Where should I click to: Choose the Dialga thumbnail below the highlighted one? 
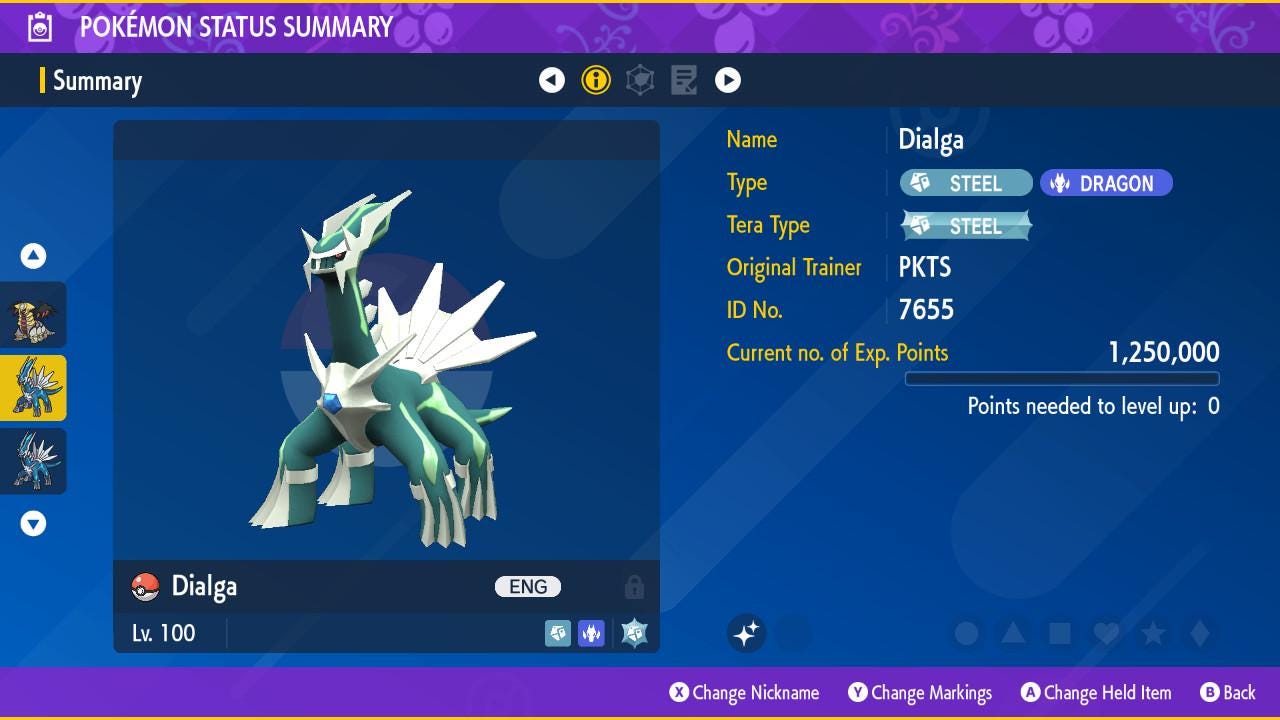tap(33, 461)
